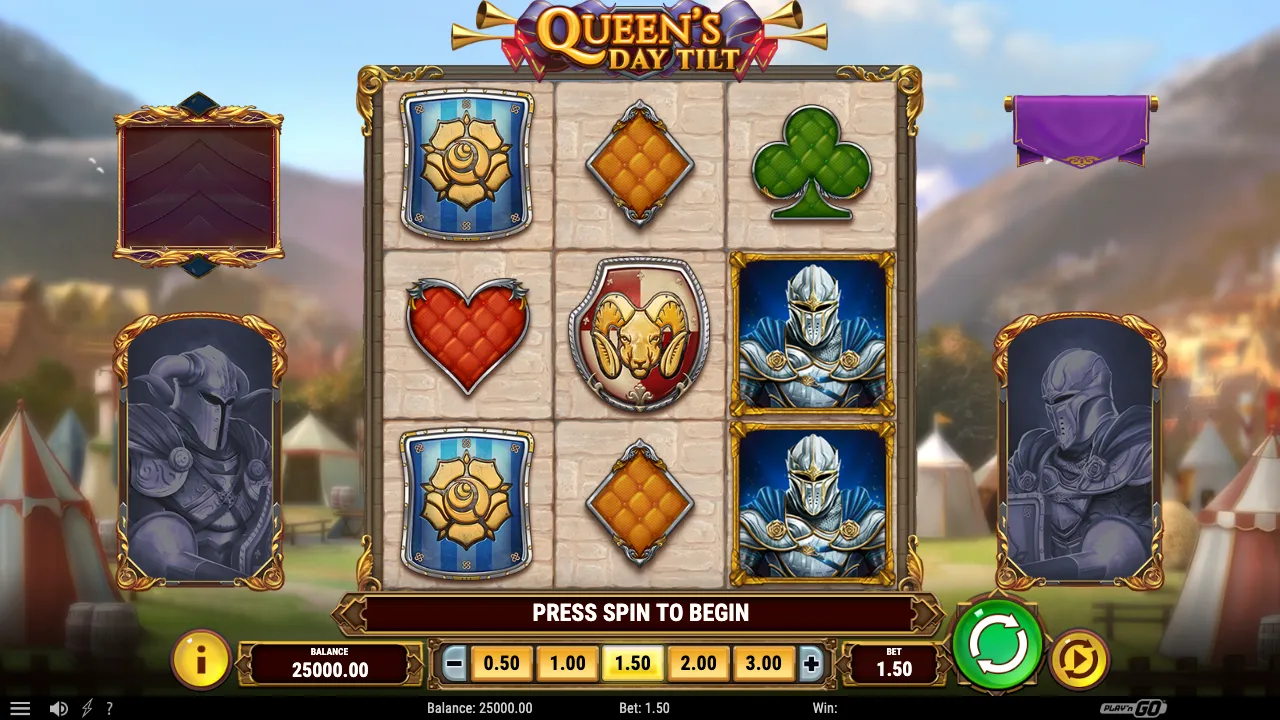Open help using the question mark icon
This screenshot has width=1280, height=720.
pyautogui.click(x=110, y=708)
